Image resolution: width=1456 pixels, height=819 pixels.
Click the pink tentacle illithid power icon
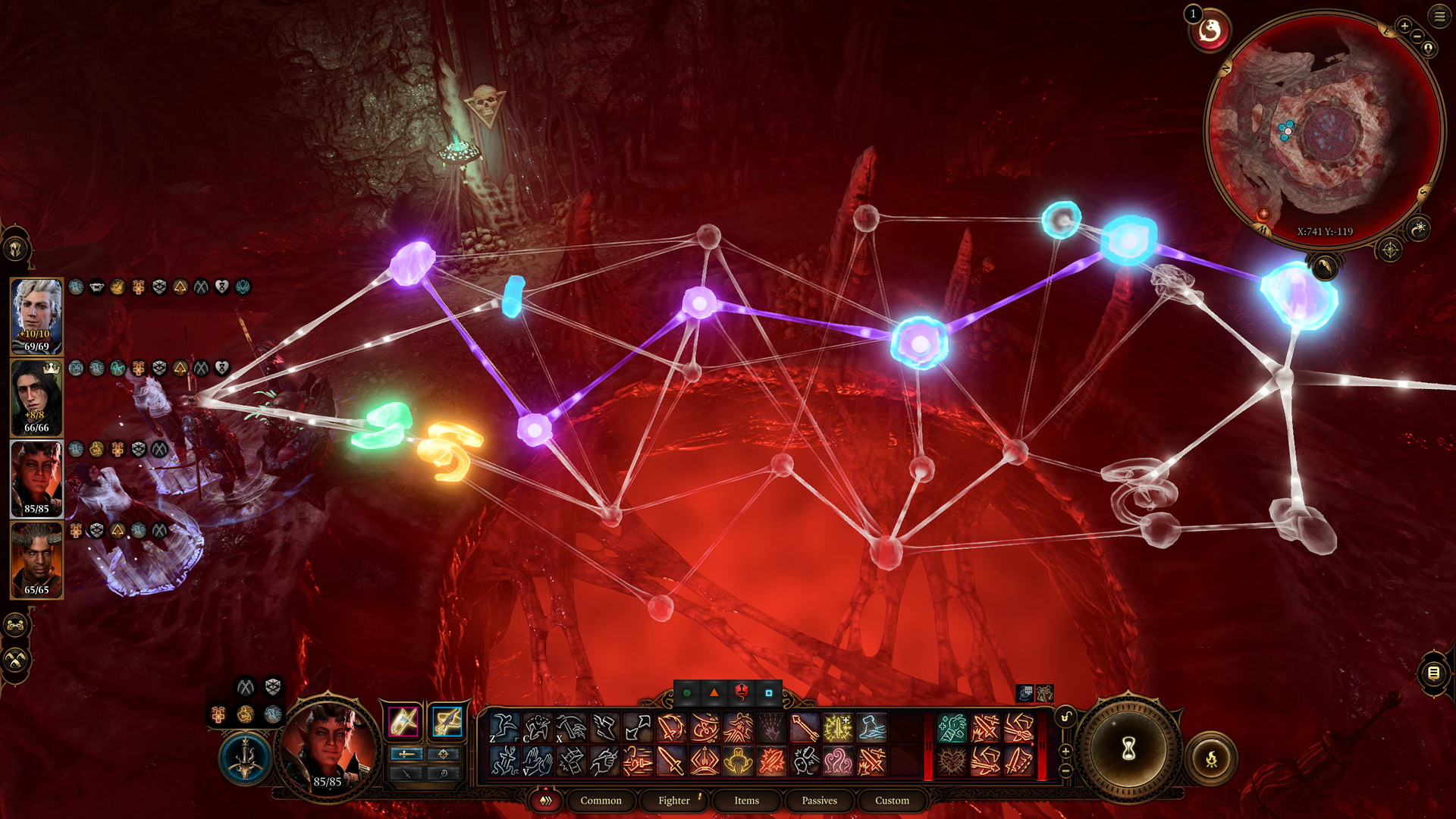[x=838, y=761]
